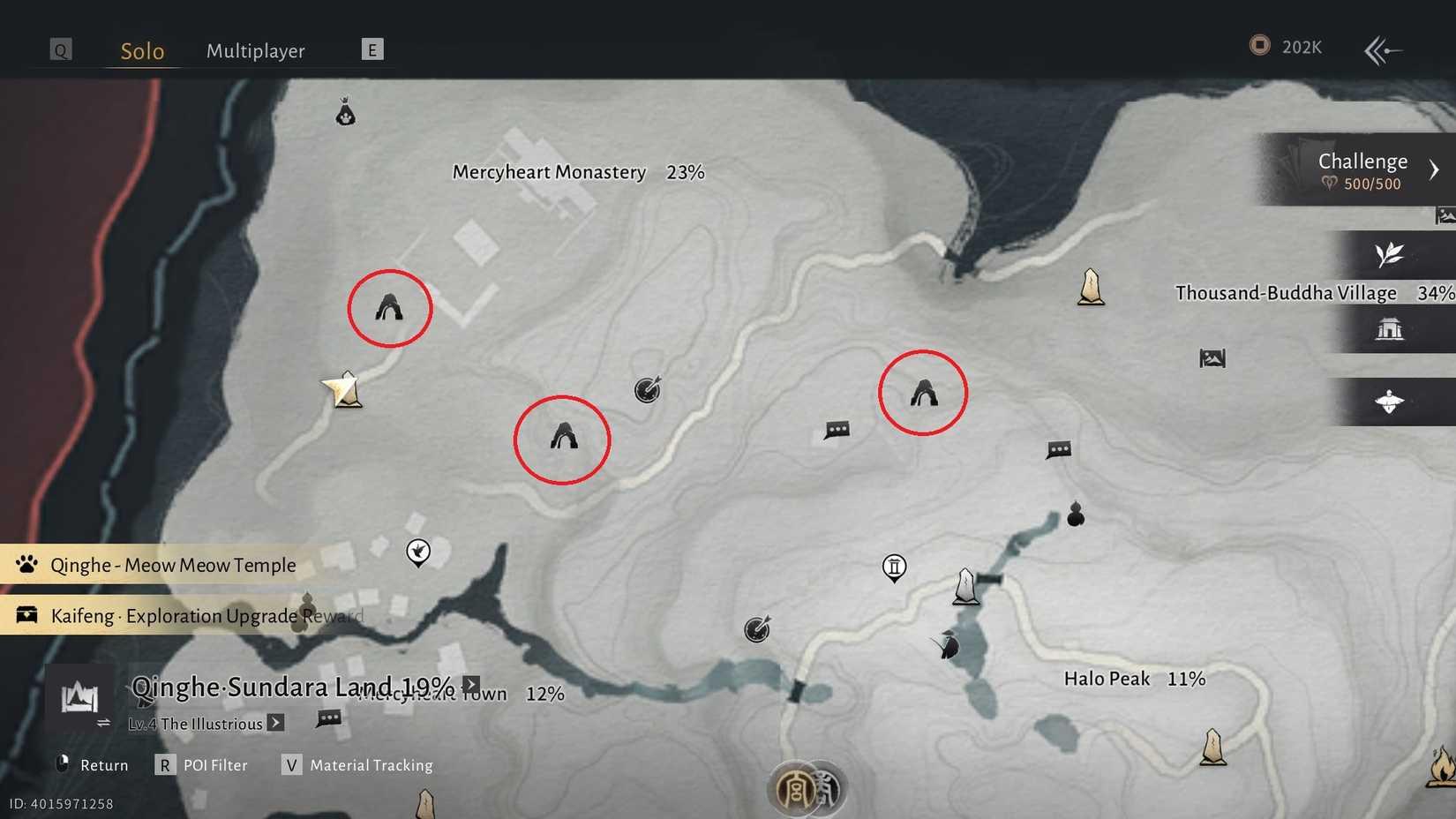The height and width of the screenshot is (819, 1456).
Task: Select the circled cave marker near Mercyheart Monastery
Action: click(x=390, y=307)
